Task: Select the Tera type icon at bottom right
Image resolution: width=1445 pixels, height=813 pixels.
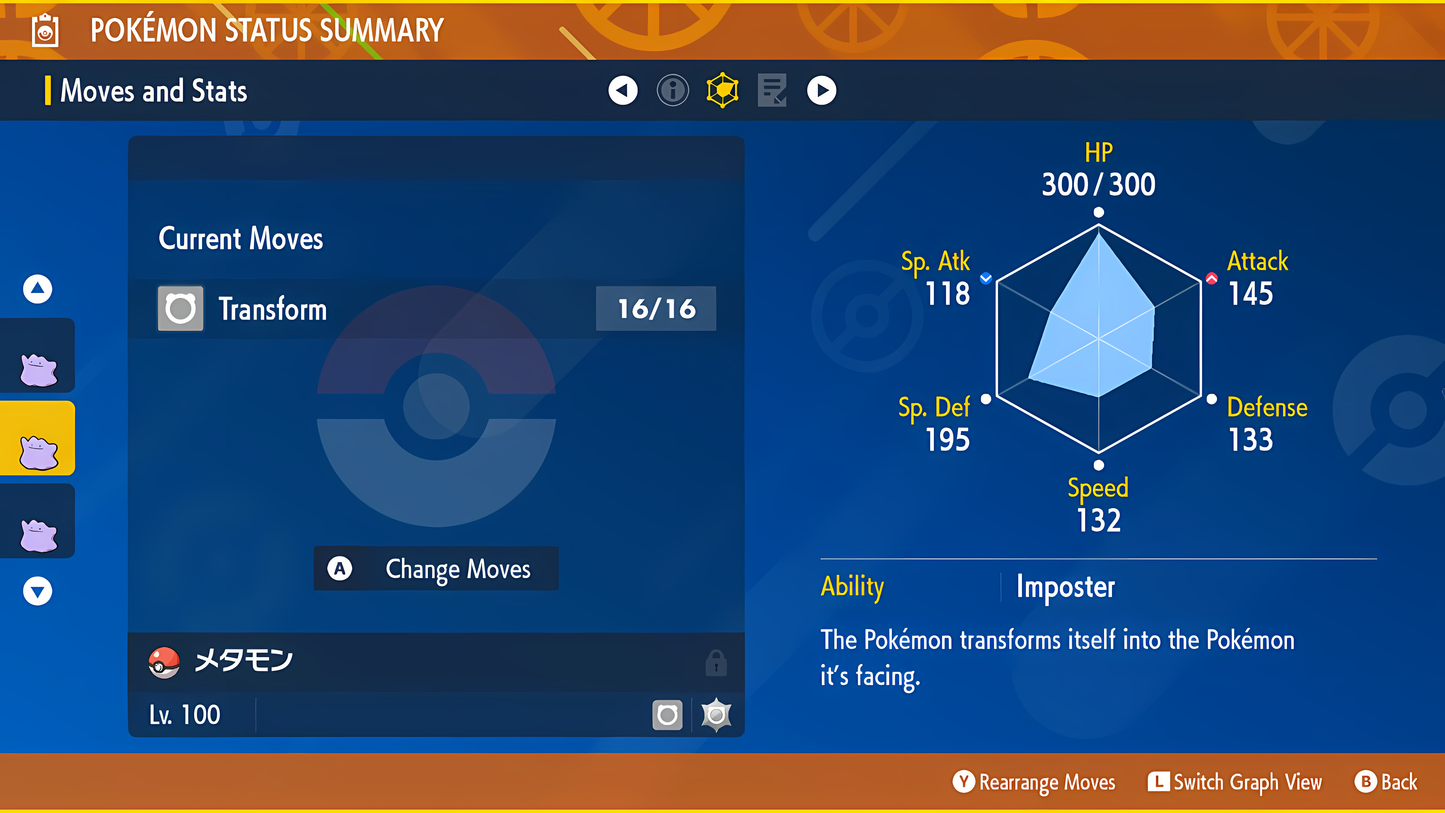Action: click(715, 714)
